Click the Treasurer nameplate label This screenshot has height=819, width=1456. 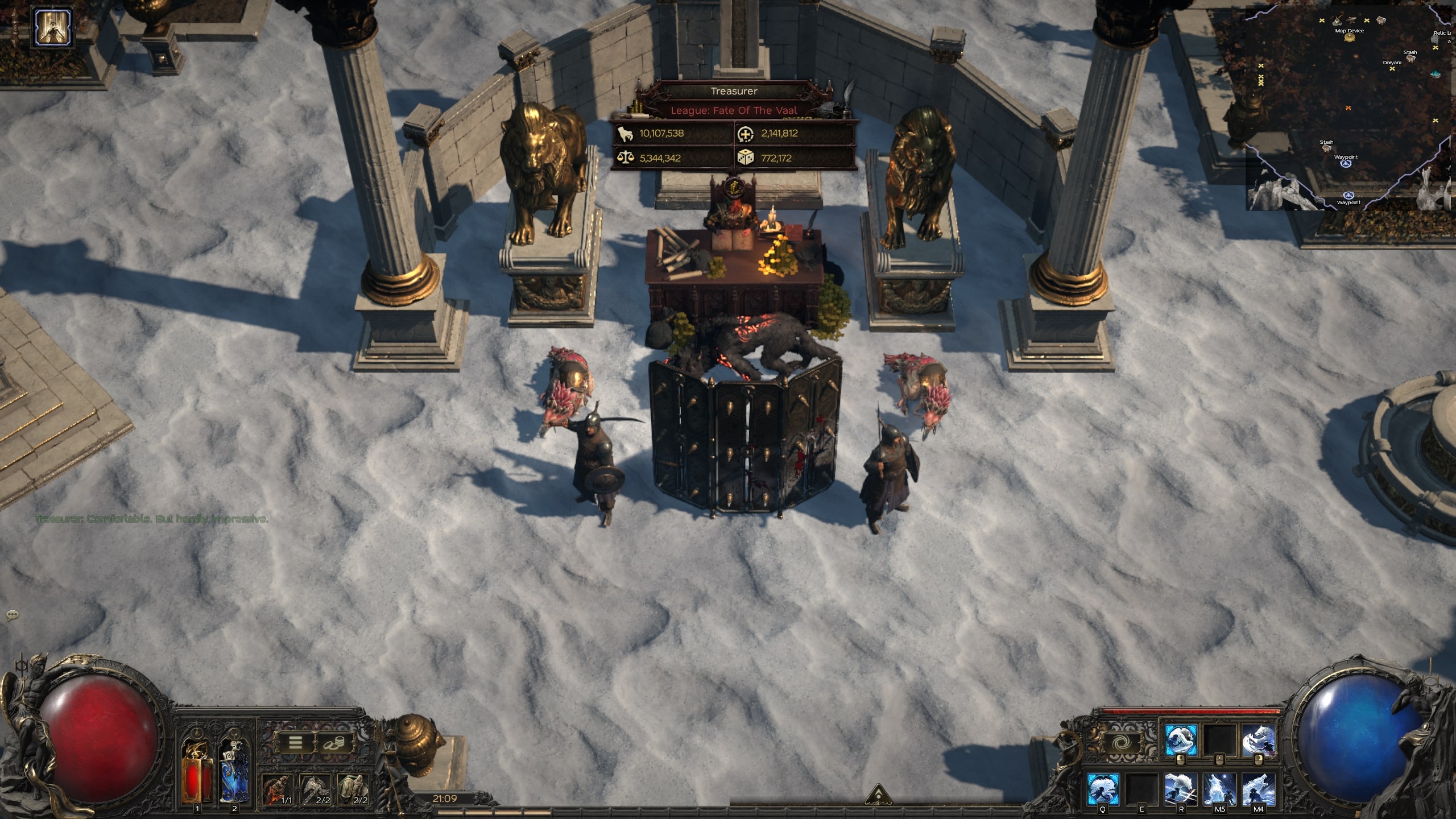tap(734, 91)
